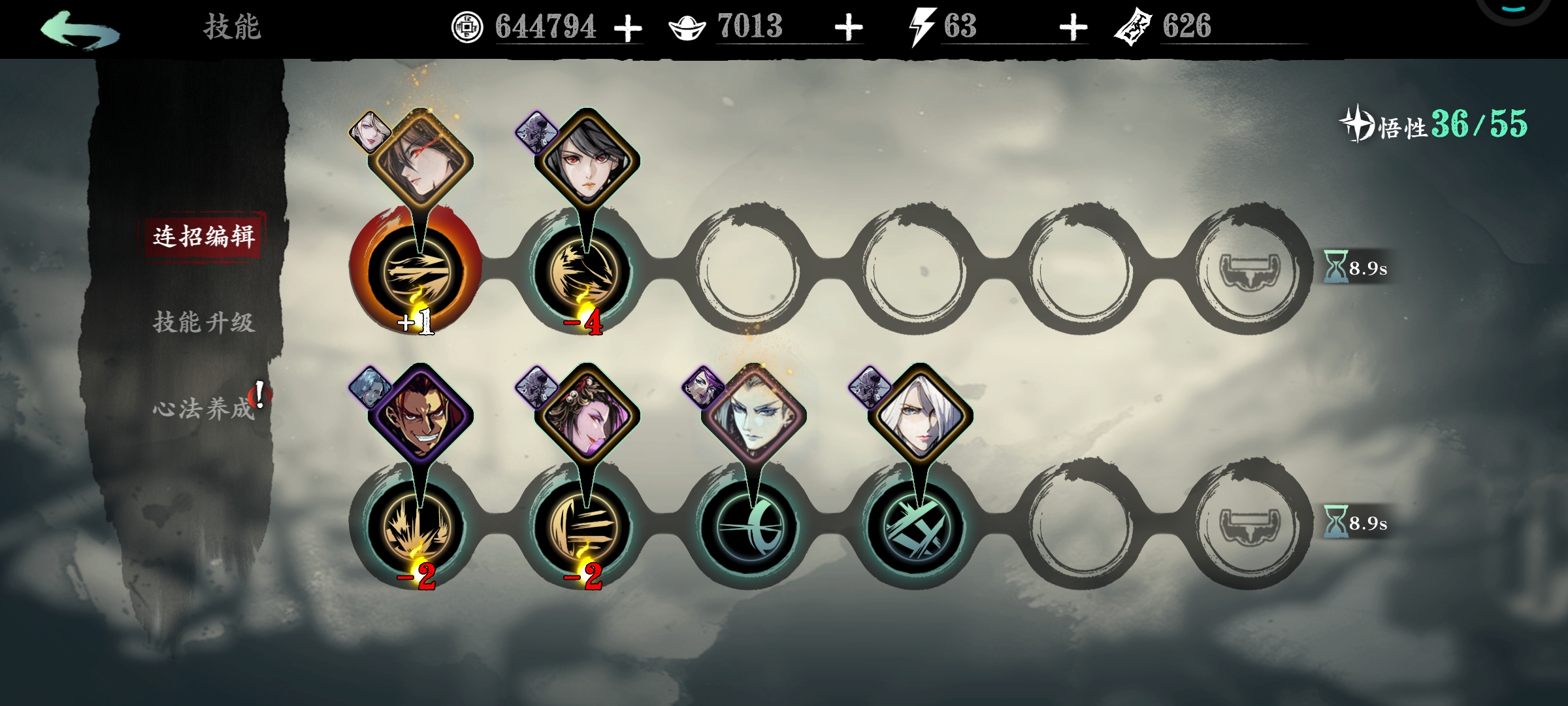This screenshot has width=1568, height=706.
Task: Select the 心法养成 tab
Action: pos(204,409)
